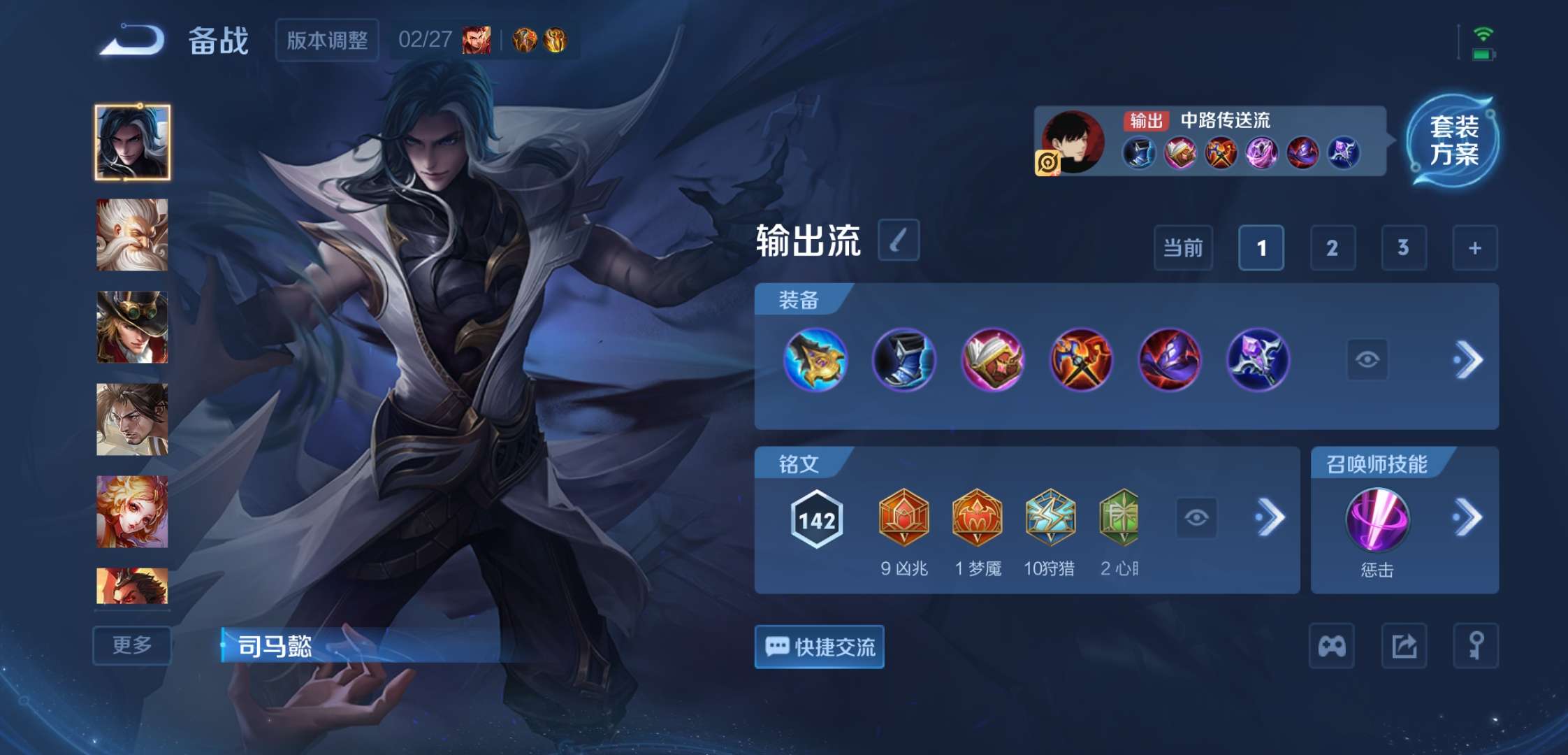Click the share icon at bottom right

click(x=1404, y=647)
